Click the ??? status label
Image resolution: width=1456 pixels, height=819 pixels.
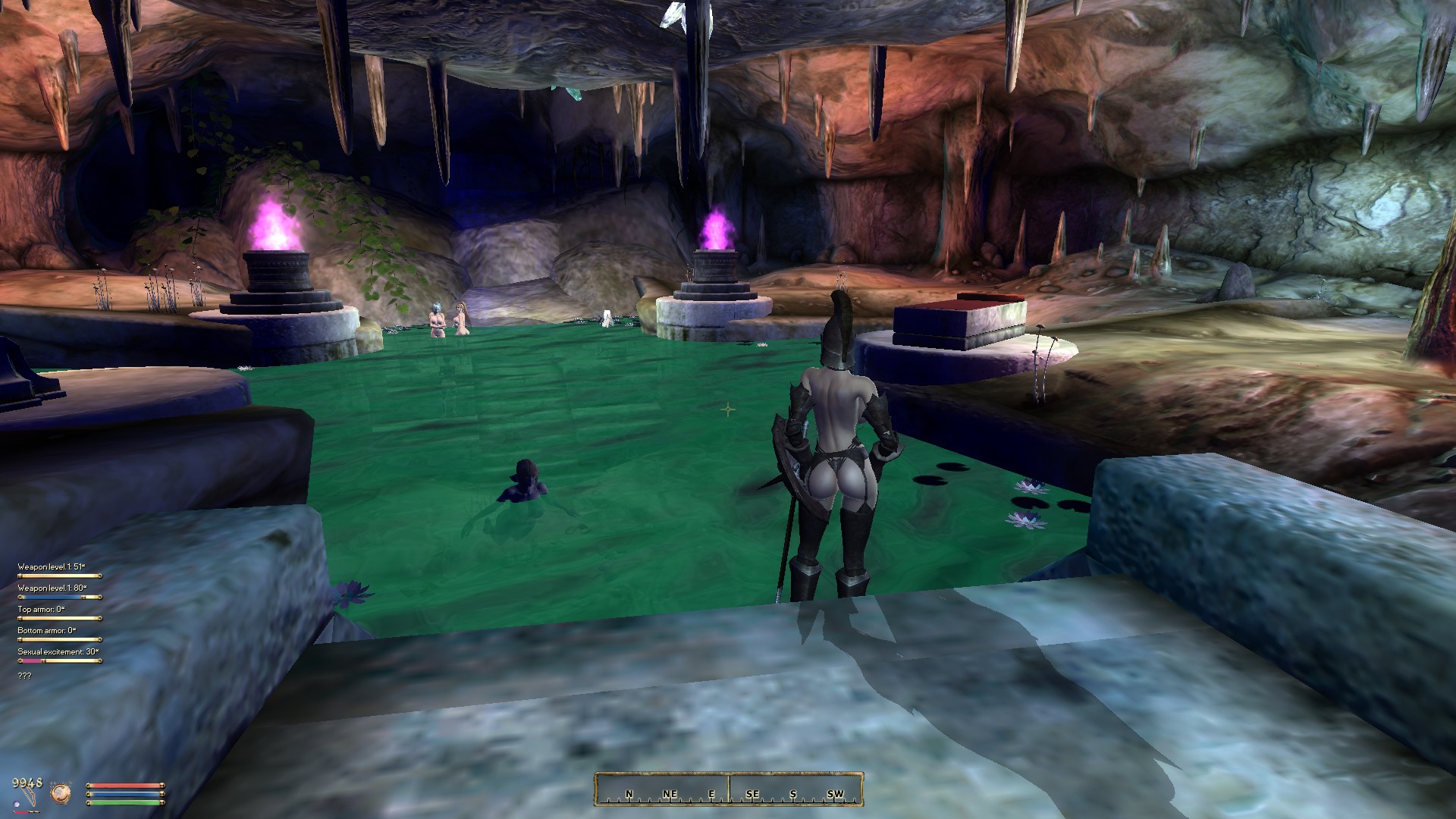point(24,676)
